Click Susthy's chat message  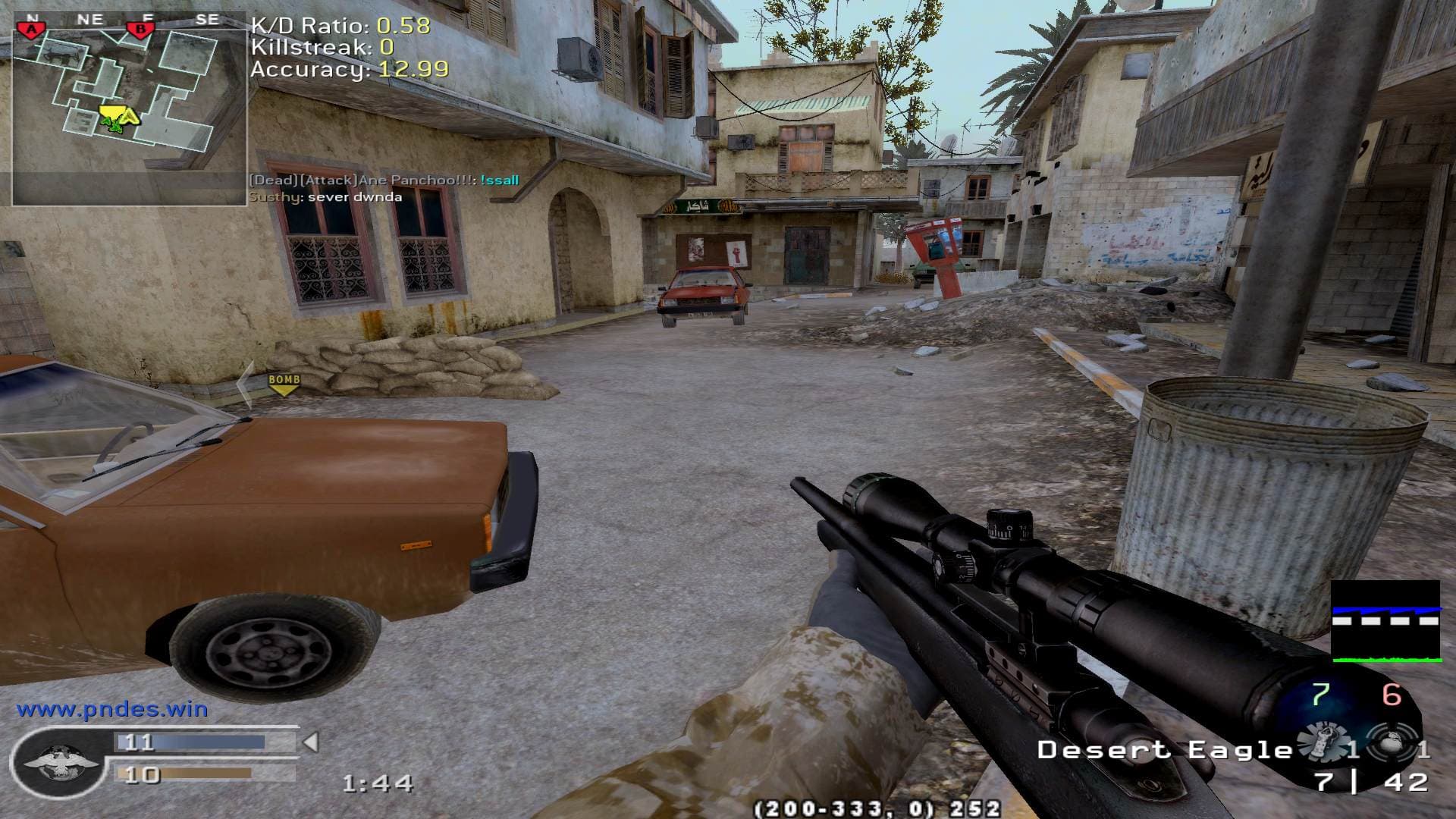pyautogui.click(x=326, y=197)
